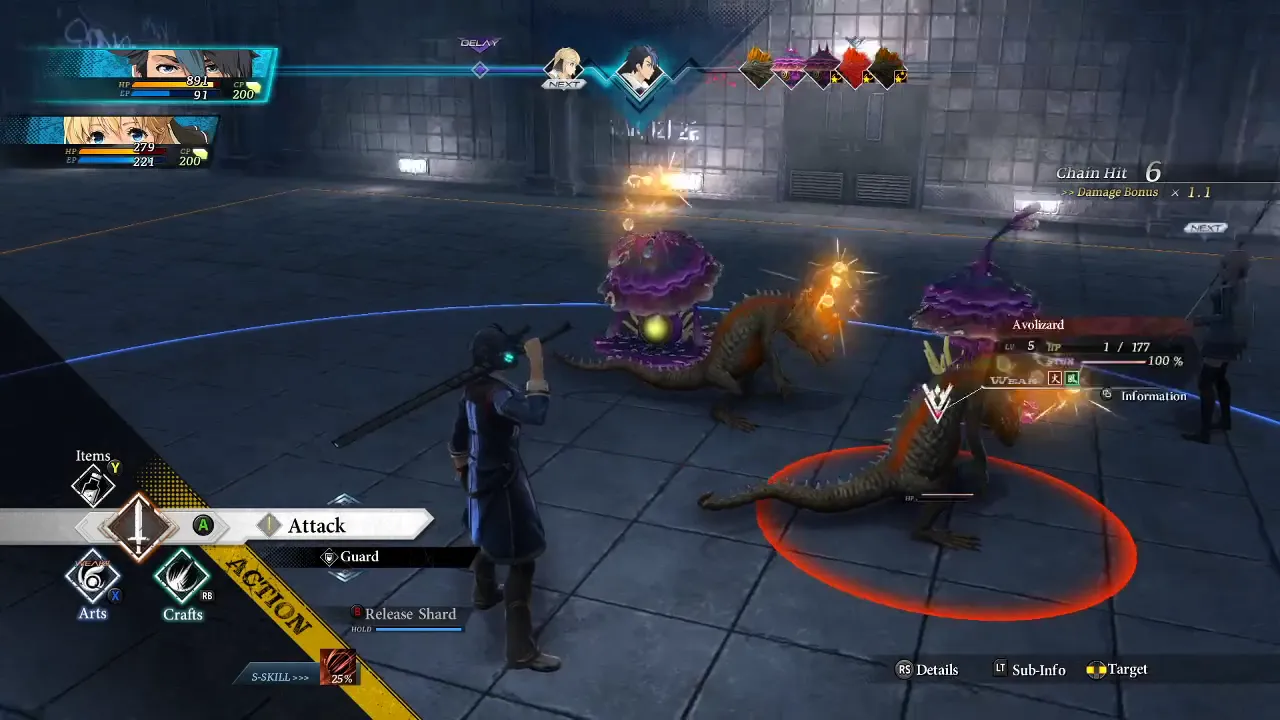Viewport: 1280px width, 720px height.
Task: Show Avolizard Information
Action: pyautogui.click(x=1152, y=396)
